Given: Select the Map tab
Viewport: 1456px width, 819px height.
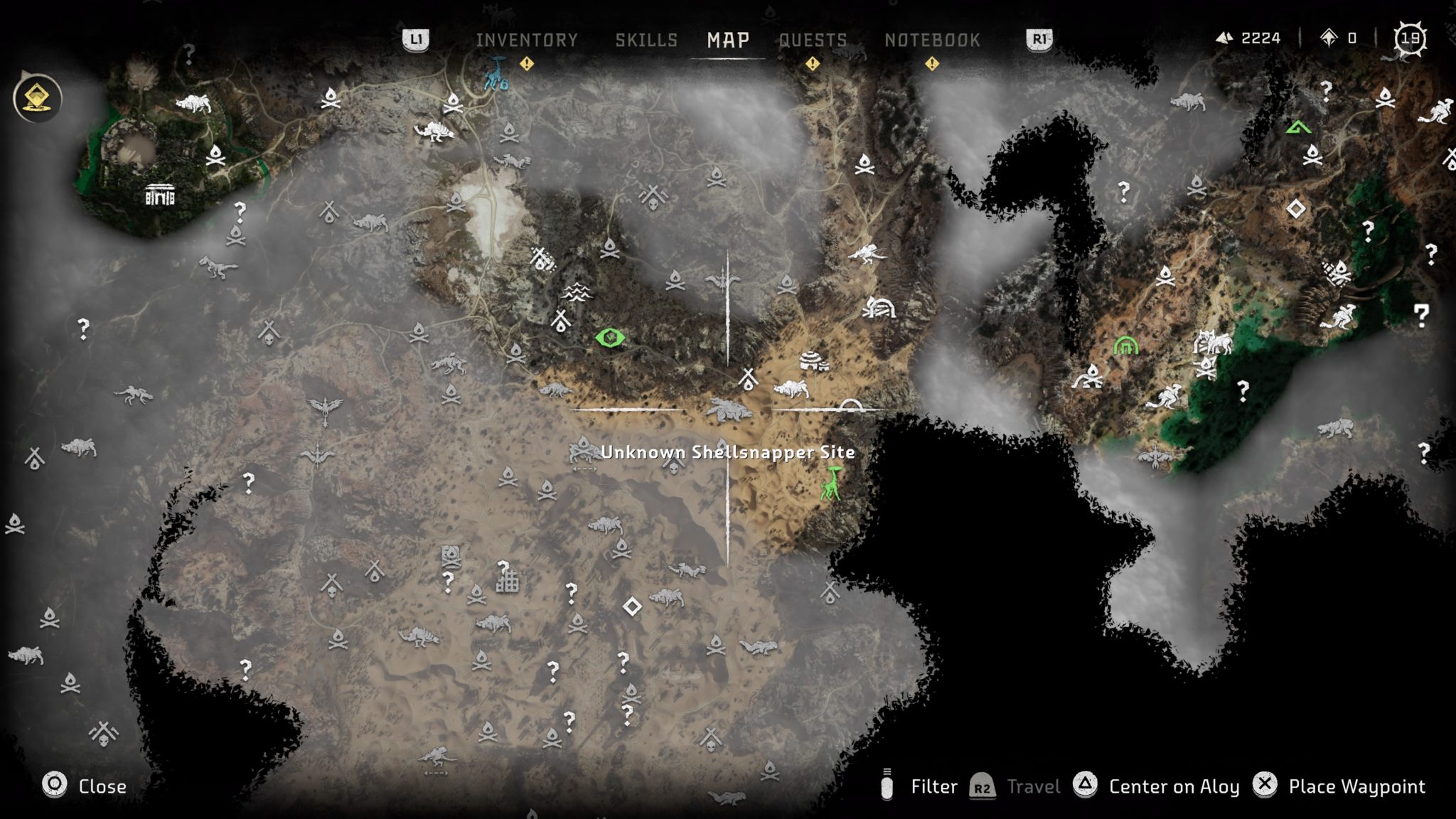Looking at the screenshot, I should tap(728, 41).
